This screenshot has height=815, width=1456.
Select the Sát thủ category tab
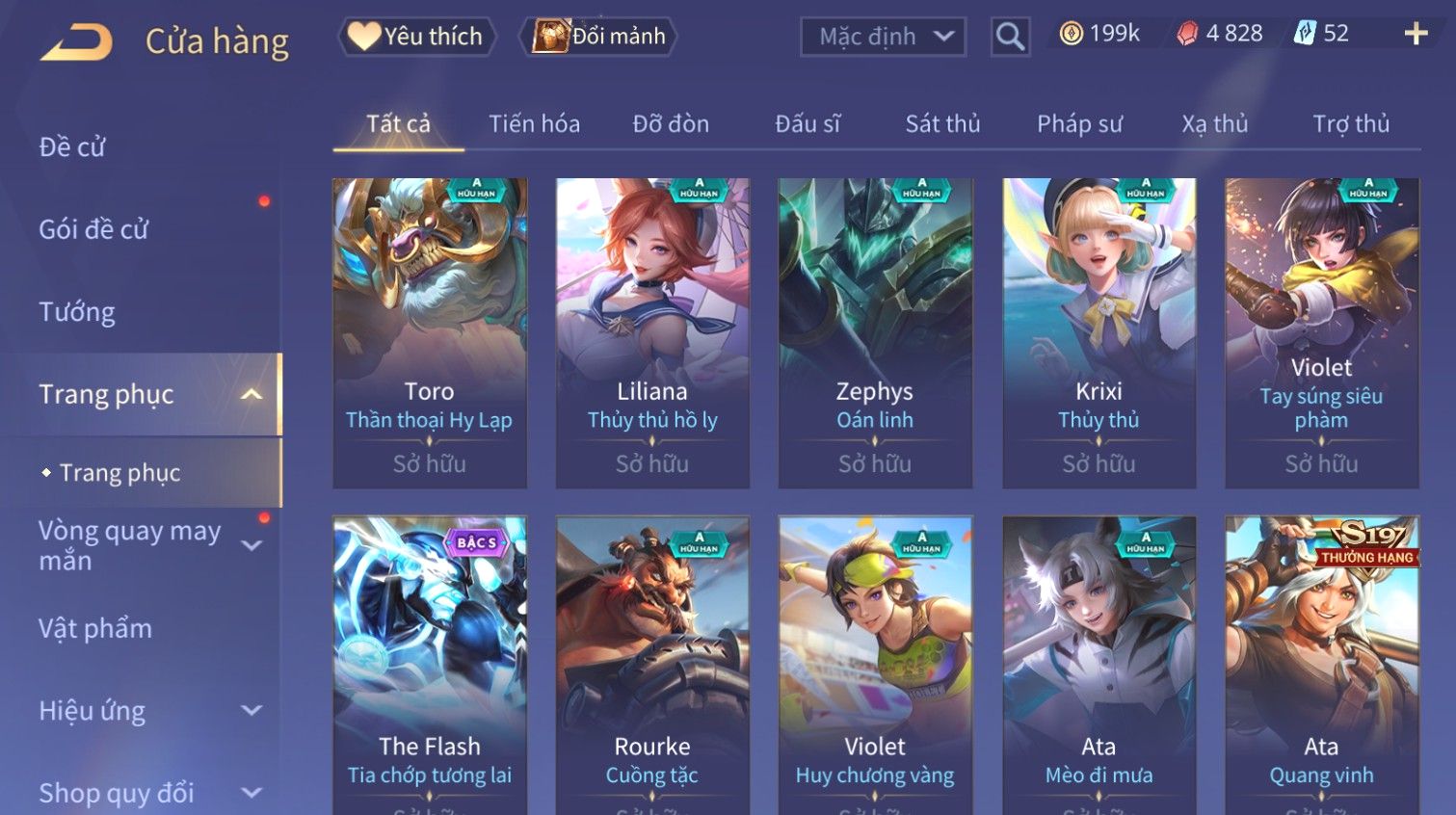click(942, 123)
